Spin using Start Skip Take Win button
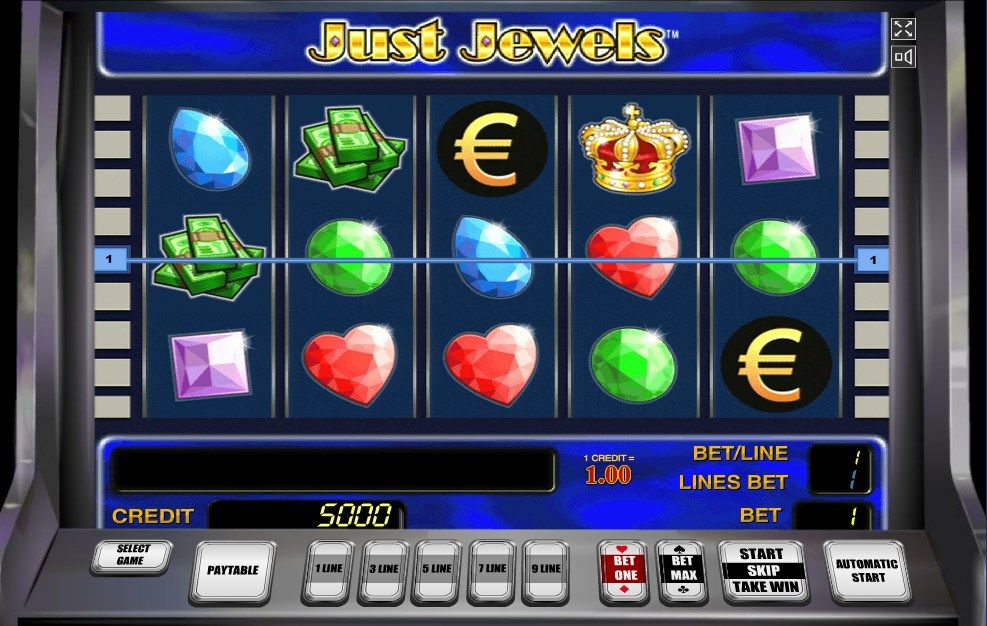987x626 pixels. coord(762,571)
